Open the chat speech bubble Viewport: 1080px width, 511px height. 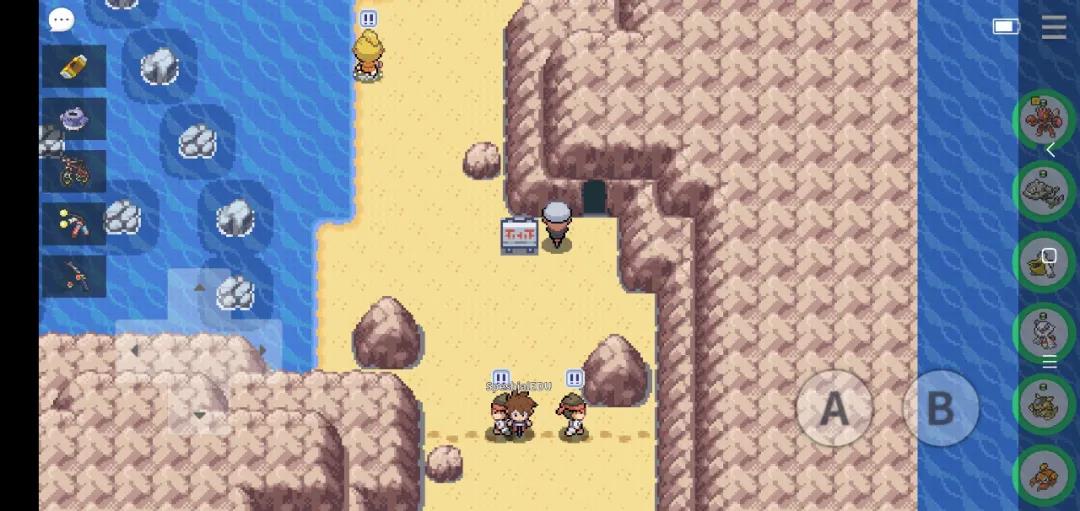point(62,19)
